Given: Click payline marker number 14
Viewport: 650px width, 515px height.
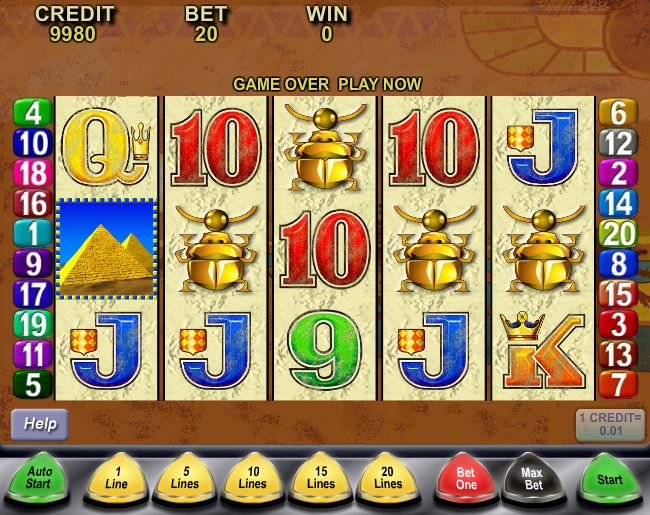Looking at the screenshot, I should [618, 204].
